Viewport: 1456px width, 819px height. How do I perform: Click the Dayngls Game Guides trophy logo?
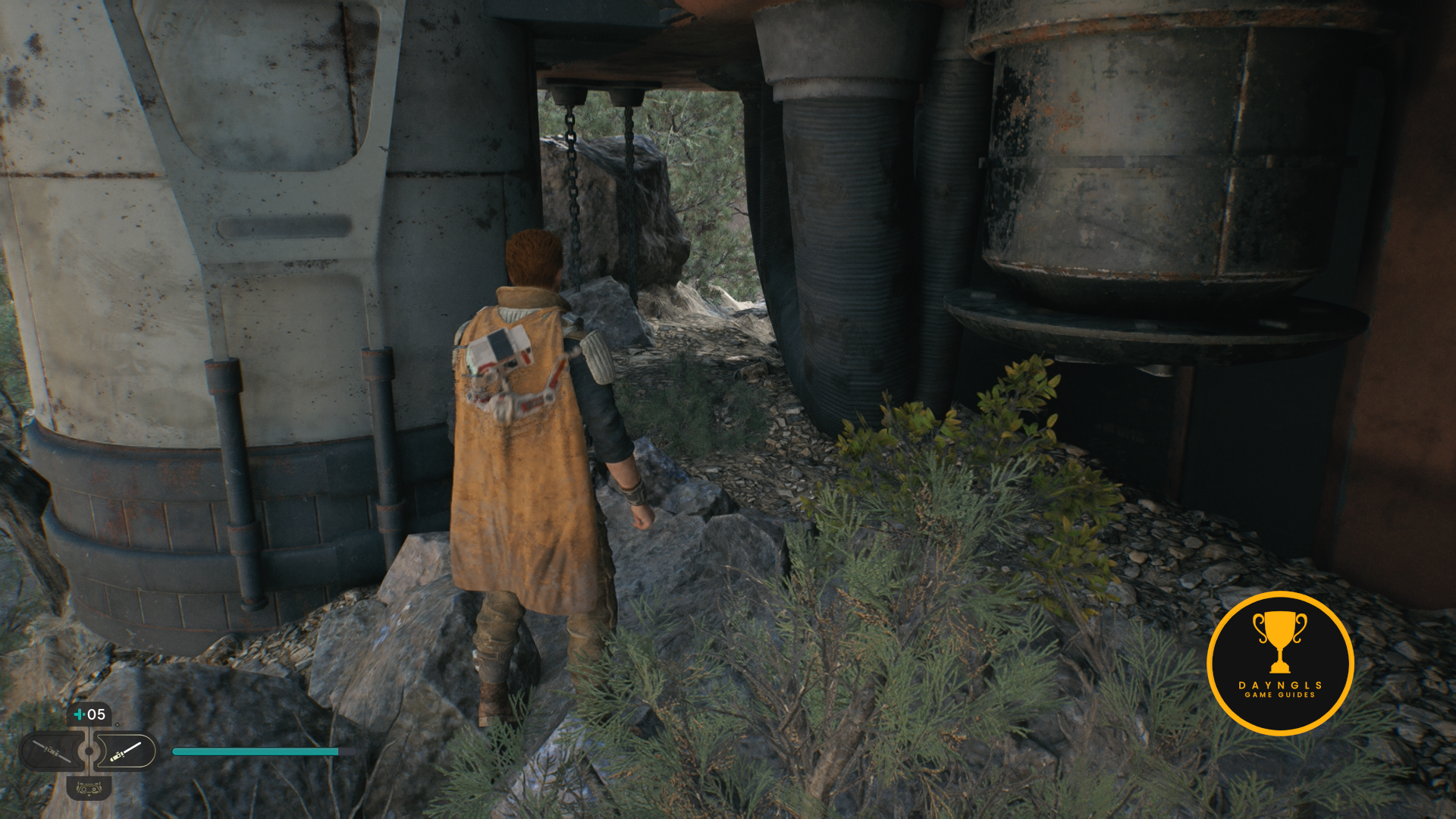(x=1279, y=664)
